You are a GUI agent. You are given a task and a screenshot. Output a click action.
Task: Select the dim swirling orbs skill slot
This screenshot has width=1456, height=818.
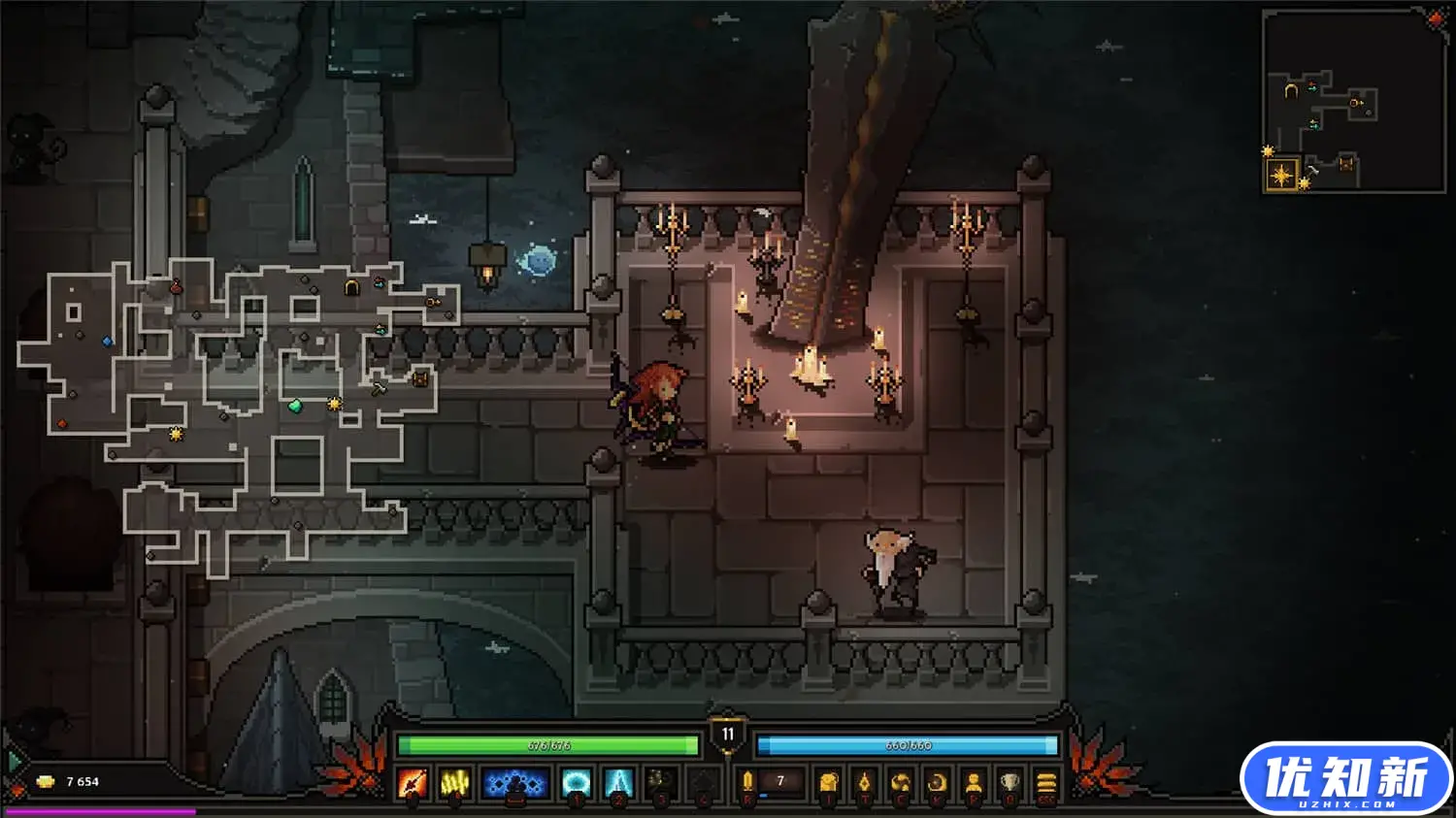click(661, 782)
